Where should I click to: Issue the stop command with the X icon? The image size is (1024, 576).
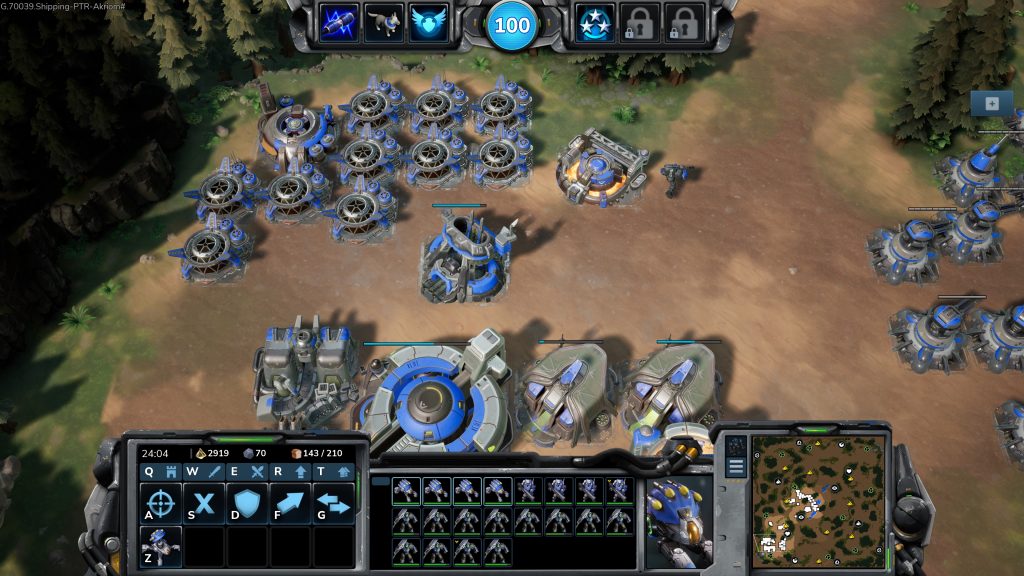pos(204,504)
